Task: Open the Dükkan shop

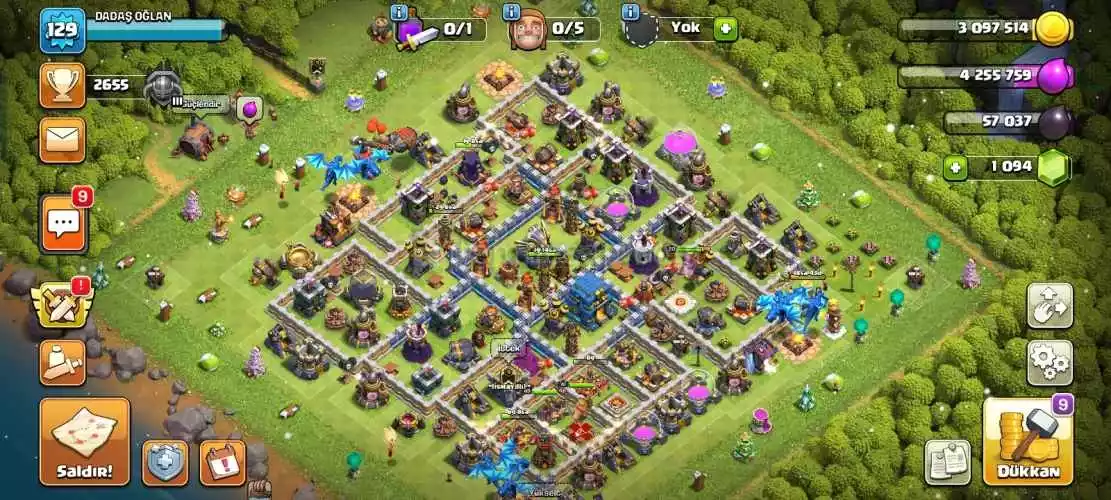Action: click(1027, 441)
